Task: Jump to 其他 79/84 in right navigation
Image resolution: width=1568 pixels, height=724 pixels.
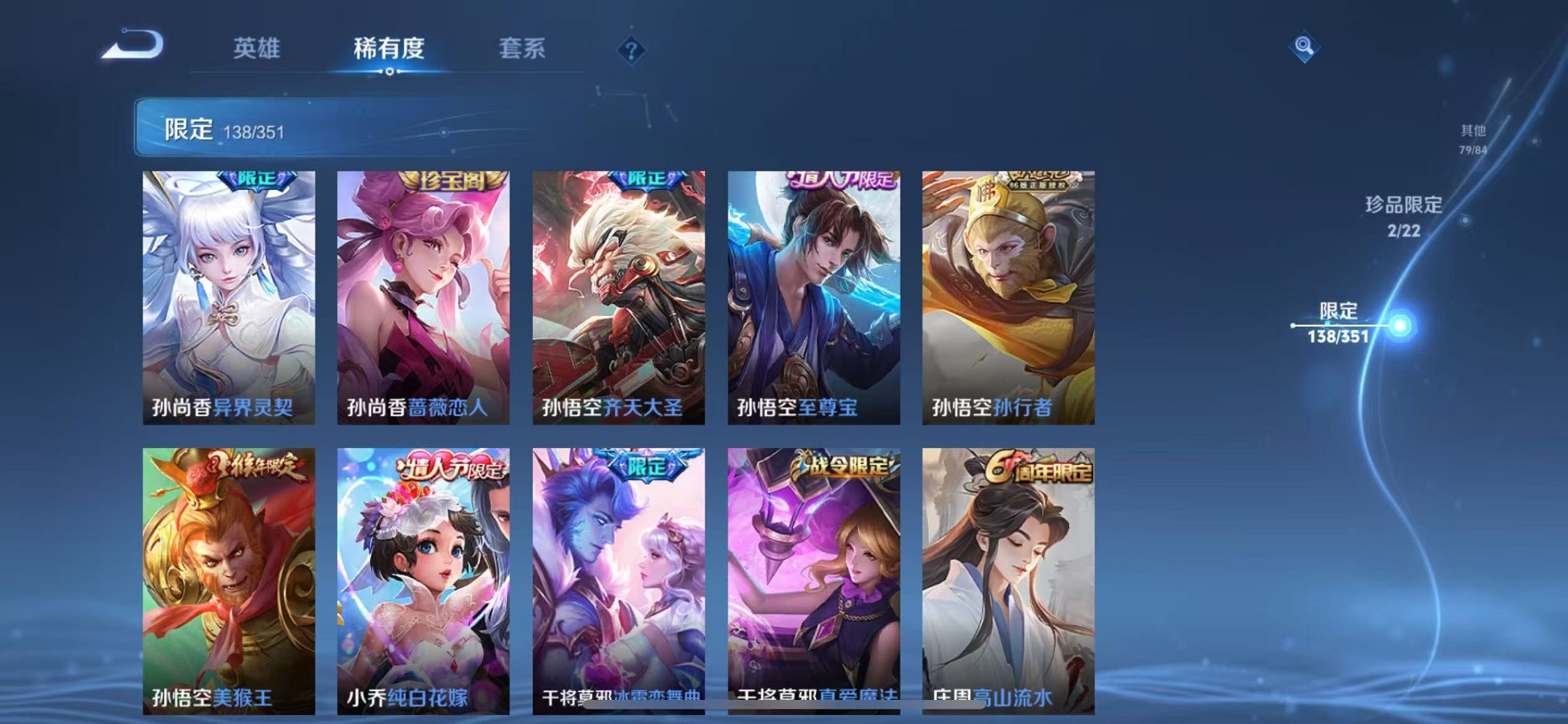Action: point(1473,138)
